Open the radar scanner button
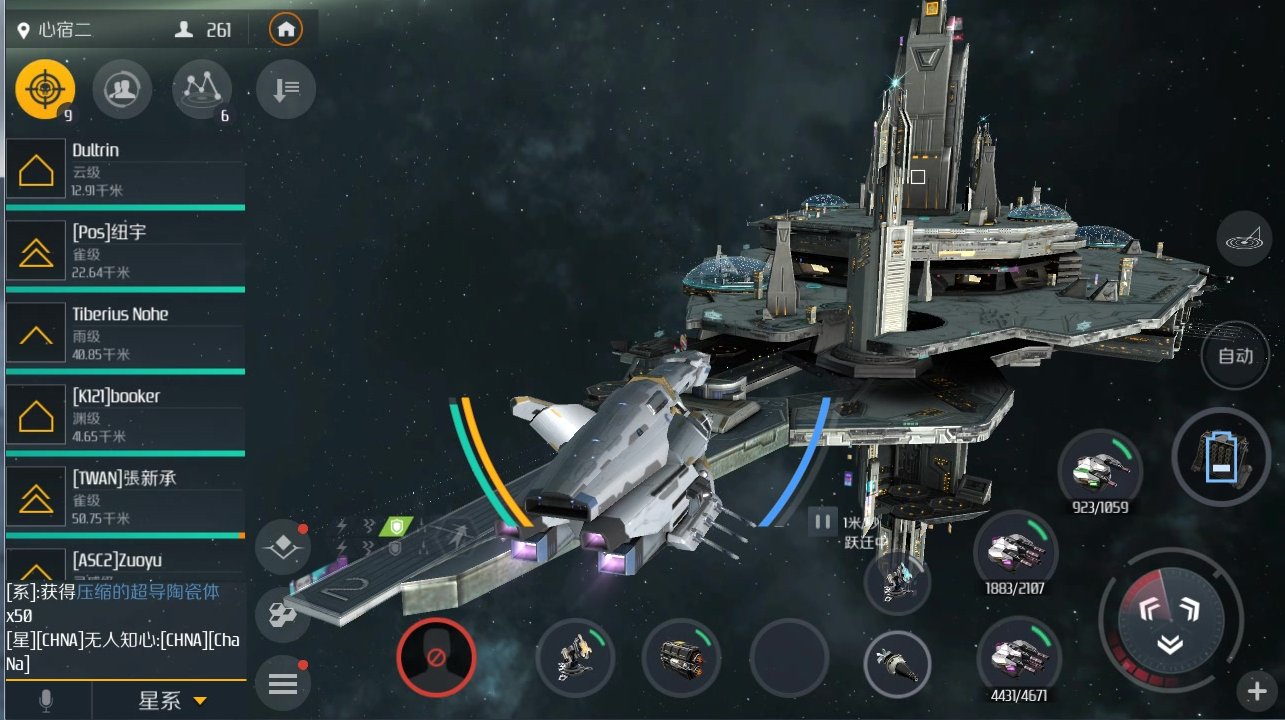Screen dimensions: 1285x720 (1243, 239)
